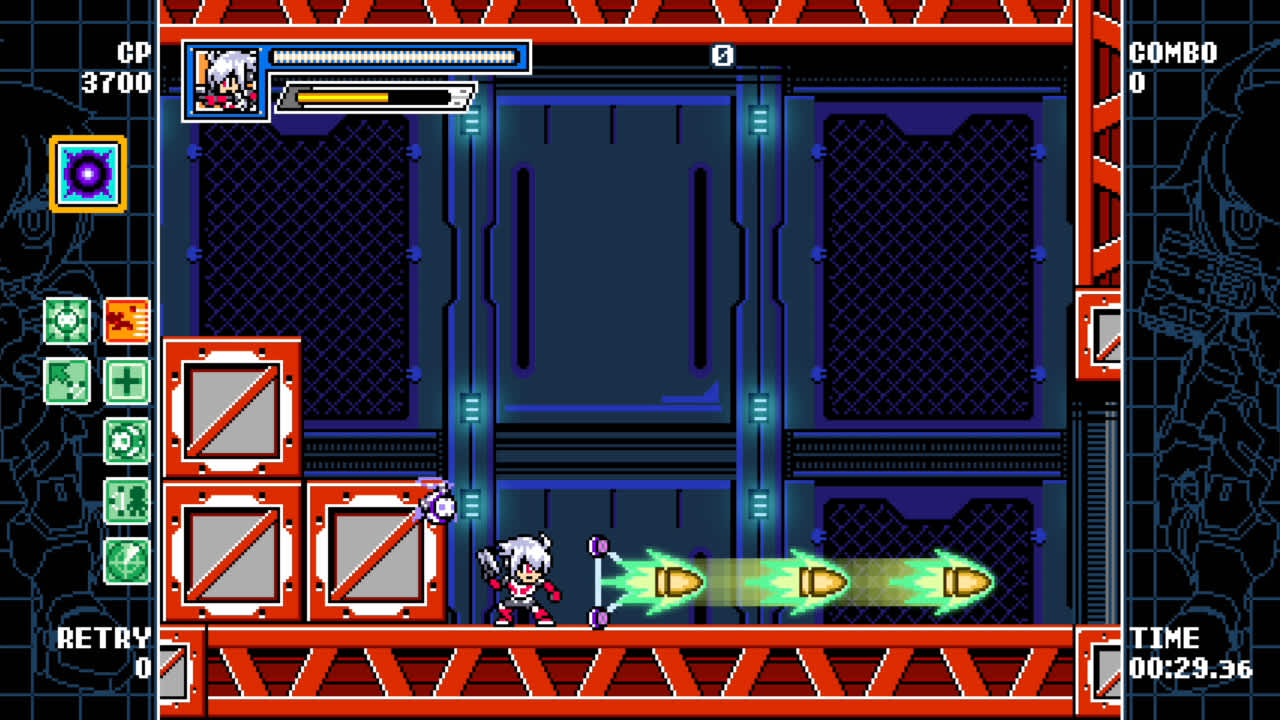This screenshot has width=1280, height=720.
Task: Select the TIME 00:29.36 display
Action: pyautogui.click(x=1180, y=653)
